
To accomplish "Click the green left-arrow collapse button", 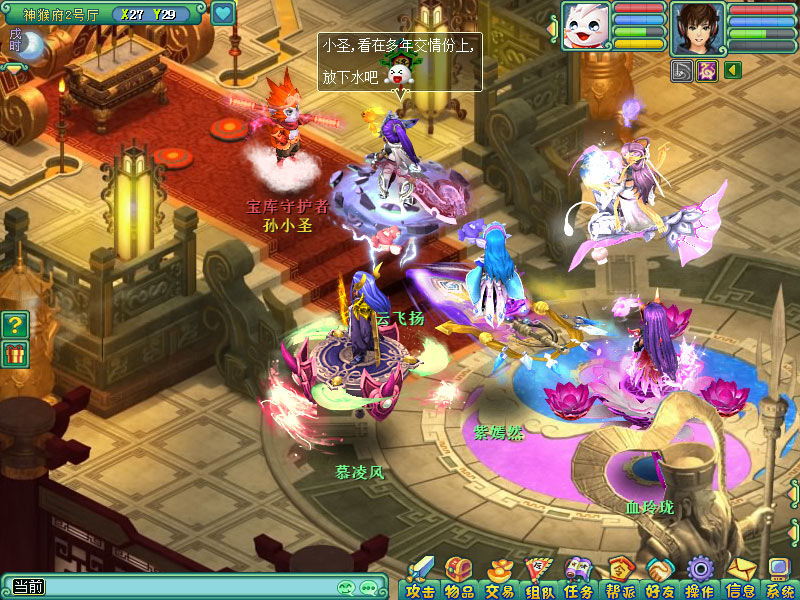I will [733, 70].
